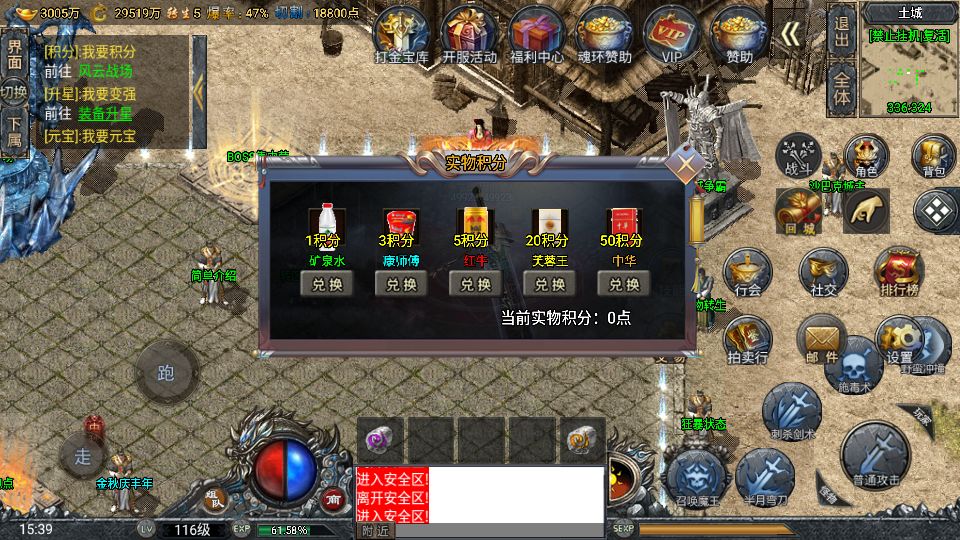The image size is (960, 540).
Task: Open the 角色 character sheet
Action: pos(866,157)
